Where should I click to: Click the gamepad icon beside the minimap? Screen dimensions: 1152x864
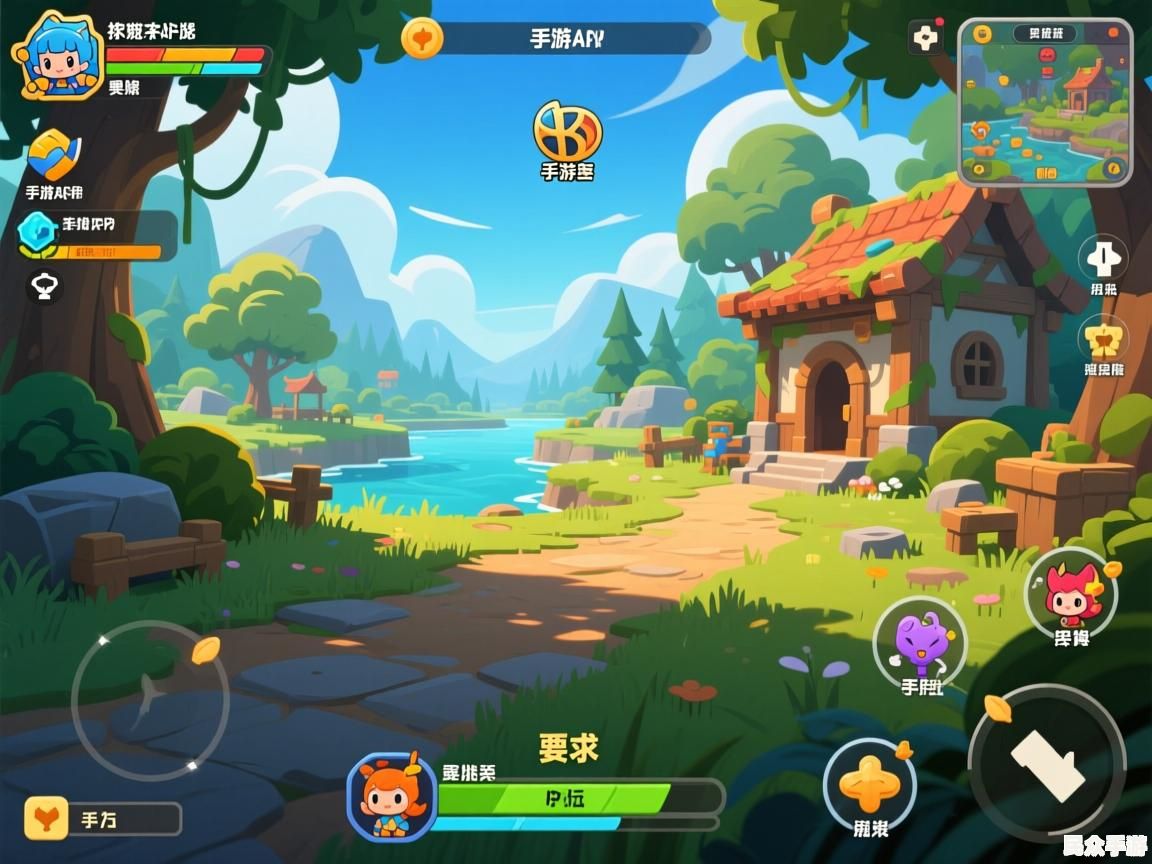926,38
